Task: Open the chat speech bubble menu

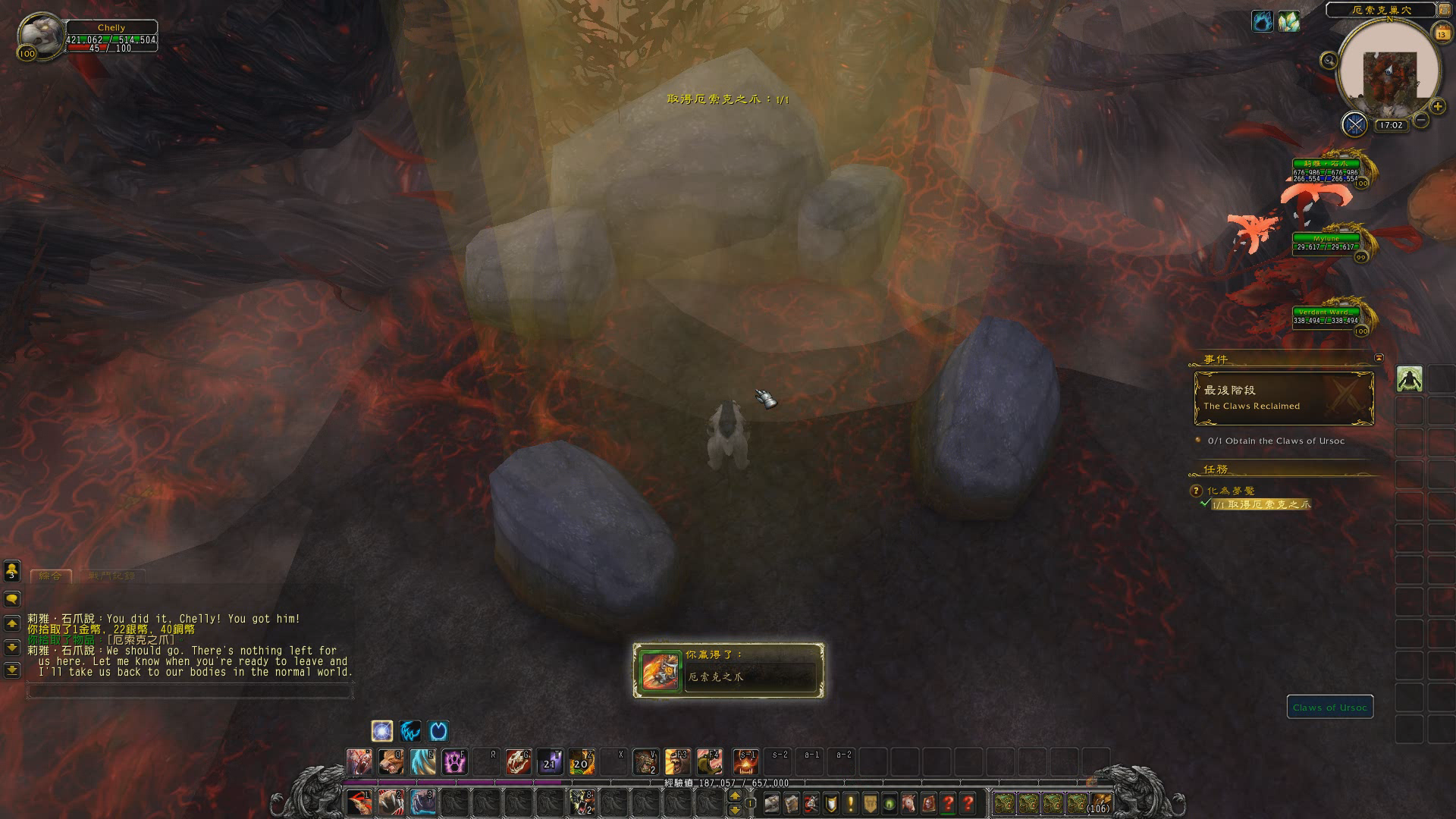Action: [x=12, y=599]
